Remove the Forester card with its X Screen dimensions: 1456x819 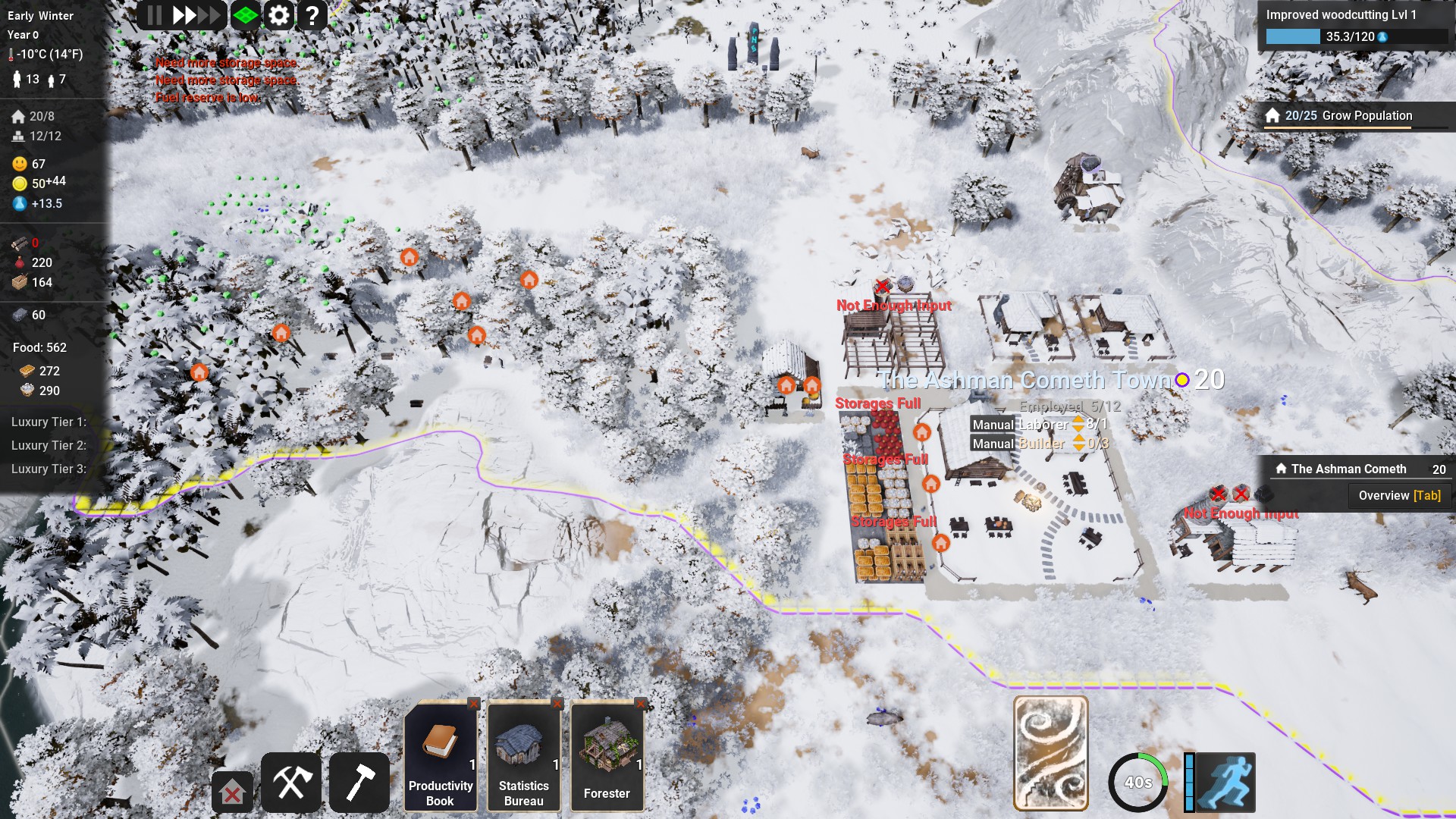click(x=641, y=704)
